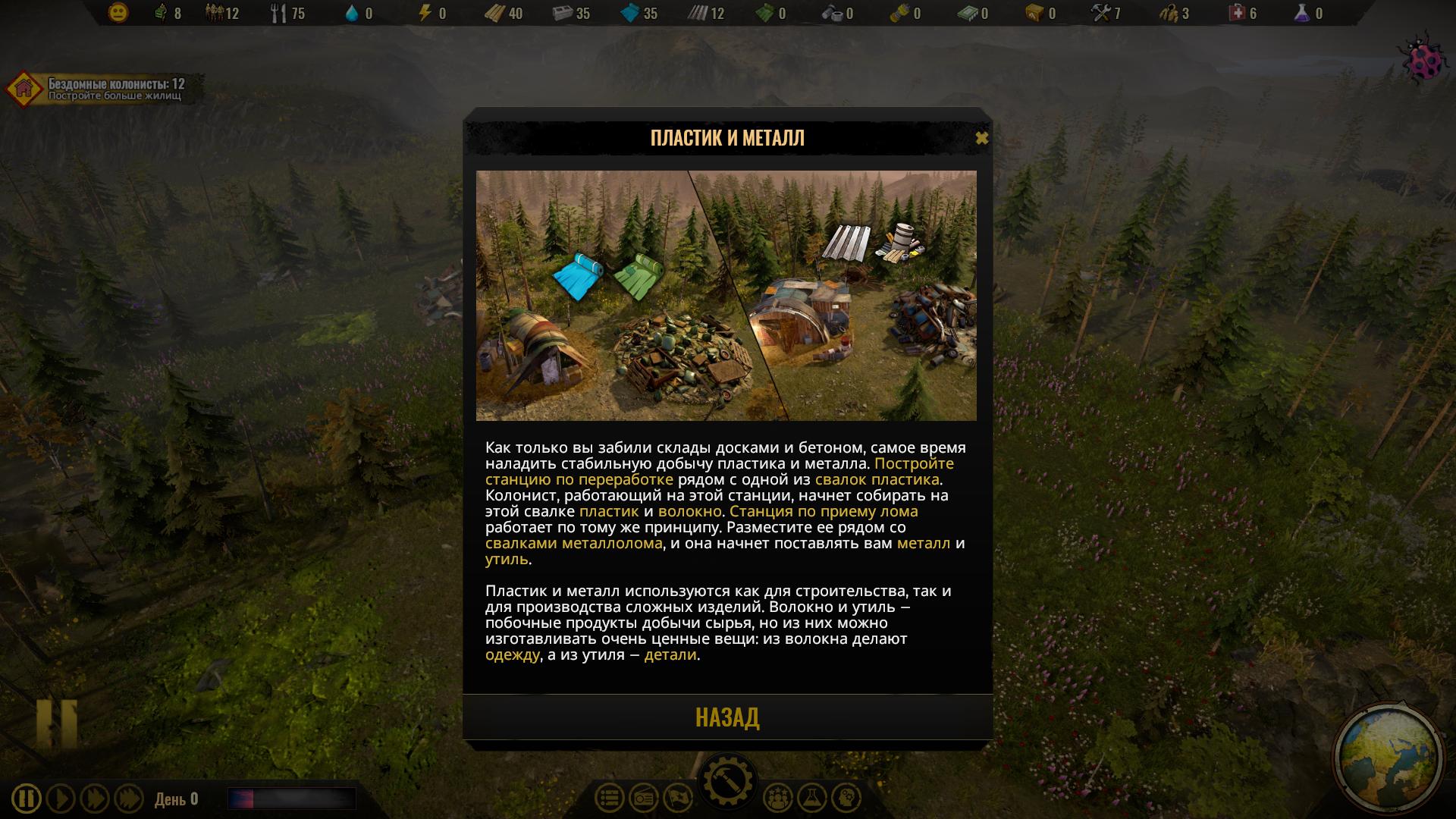Viewport: 1456px width, 819px height.
Task: Switch to double fast-forward speed
Action: (x=95, y=799)
